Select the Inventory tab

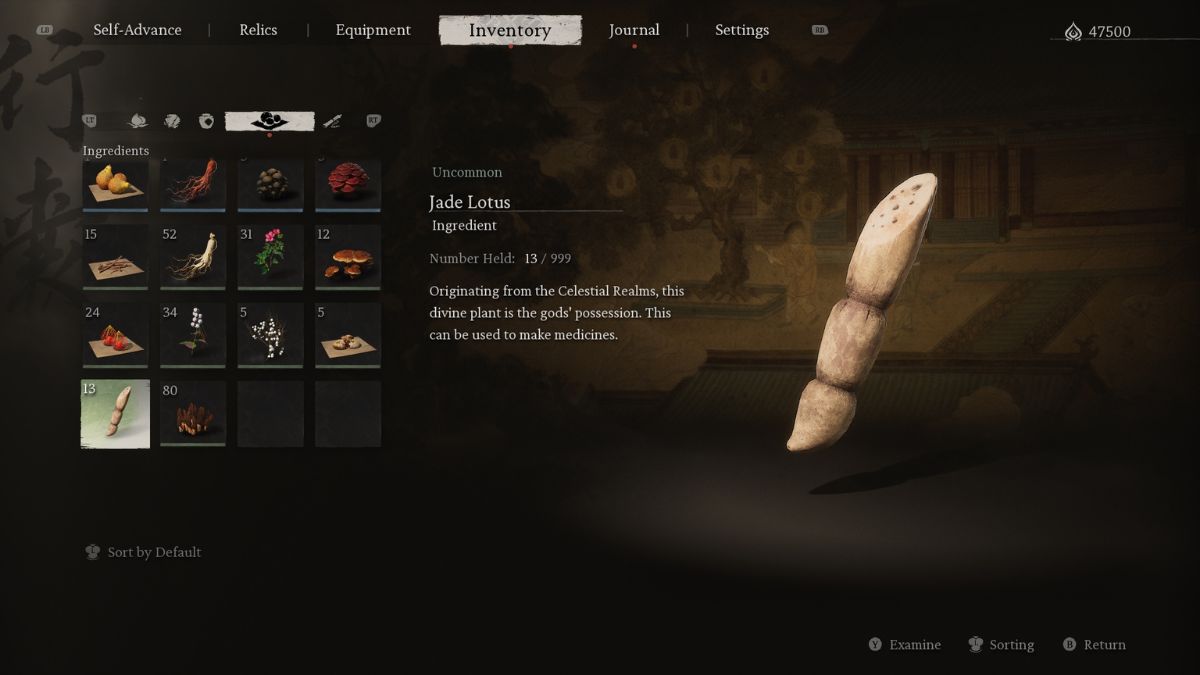[510, 30]
